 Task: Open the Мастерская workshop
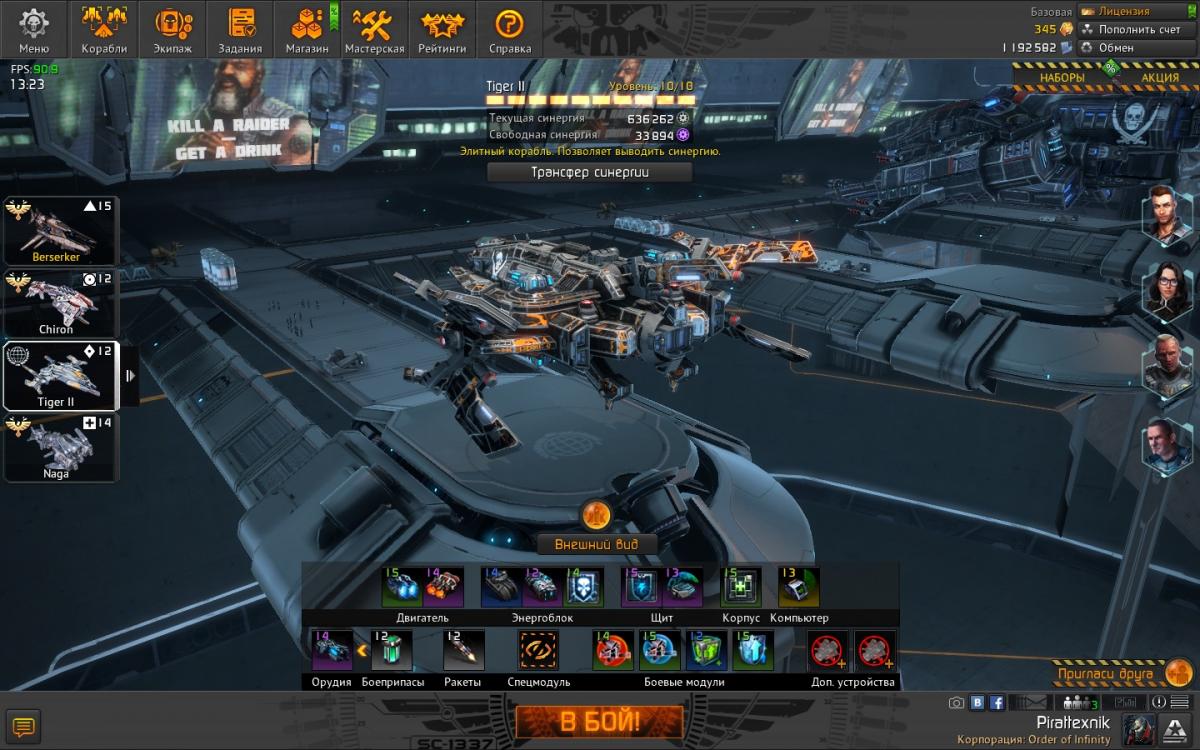coord(375,29)
